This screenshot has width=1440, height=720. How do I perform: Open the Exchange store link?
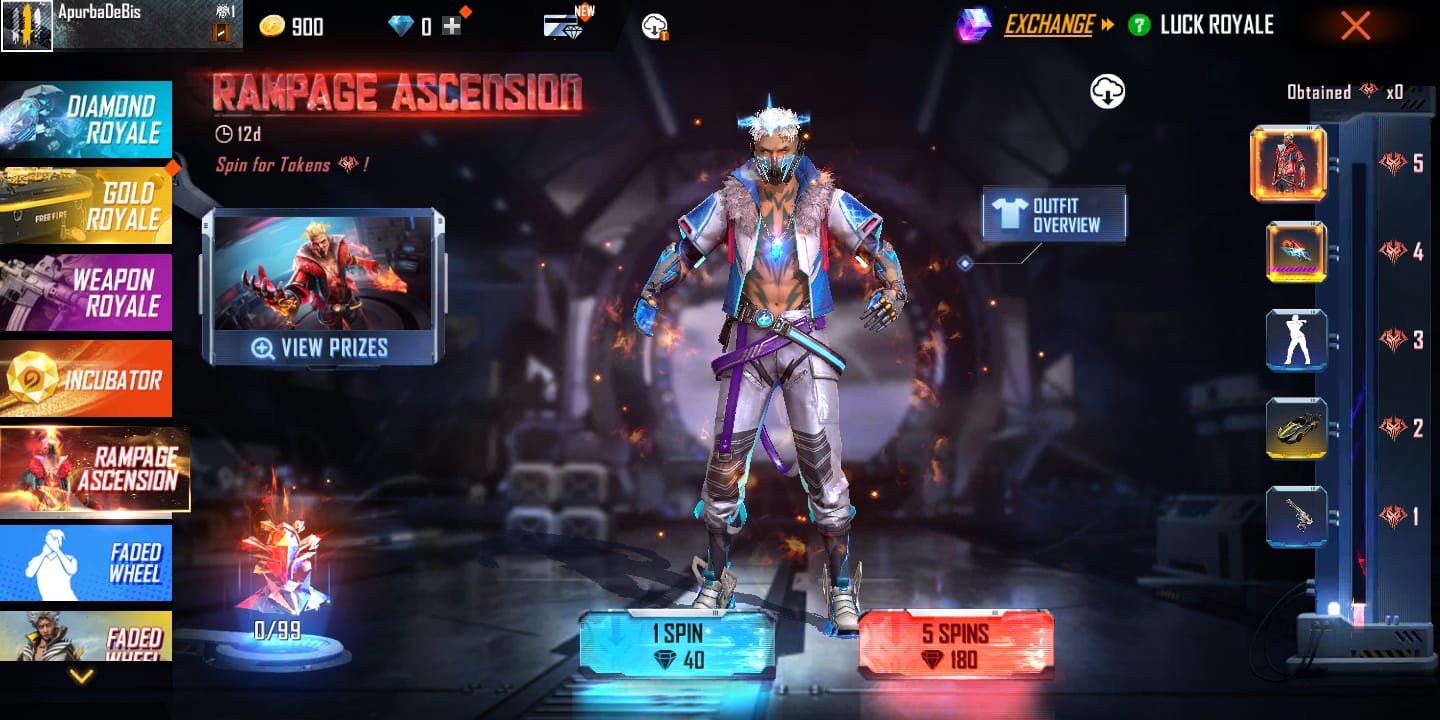[x=1048, y=25]
